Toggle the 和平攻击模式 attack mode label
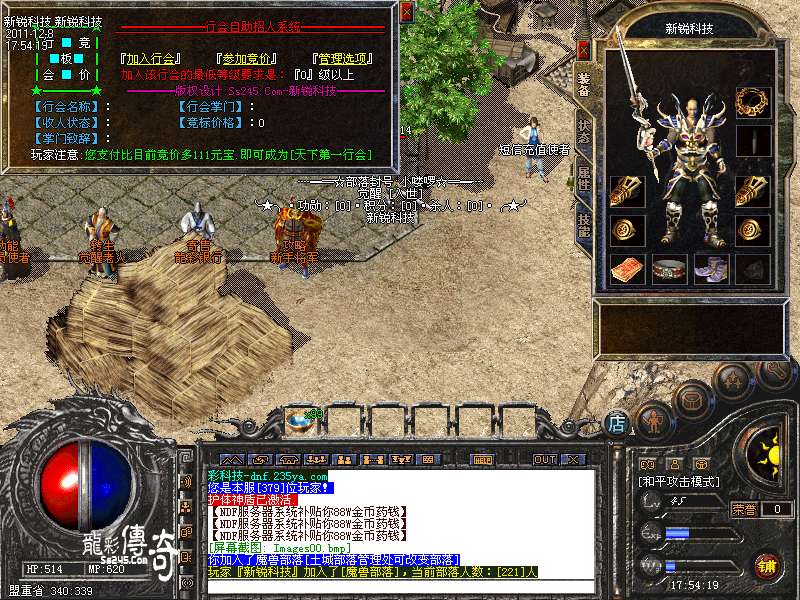The height and width of the screenshot is (600, 800). pos(680,481)
